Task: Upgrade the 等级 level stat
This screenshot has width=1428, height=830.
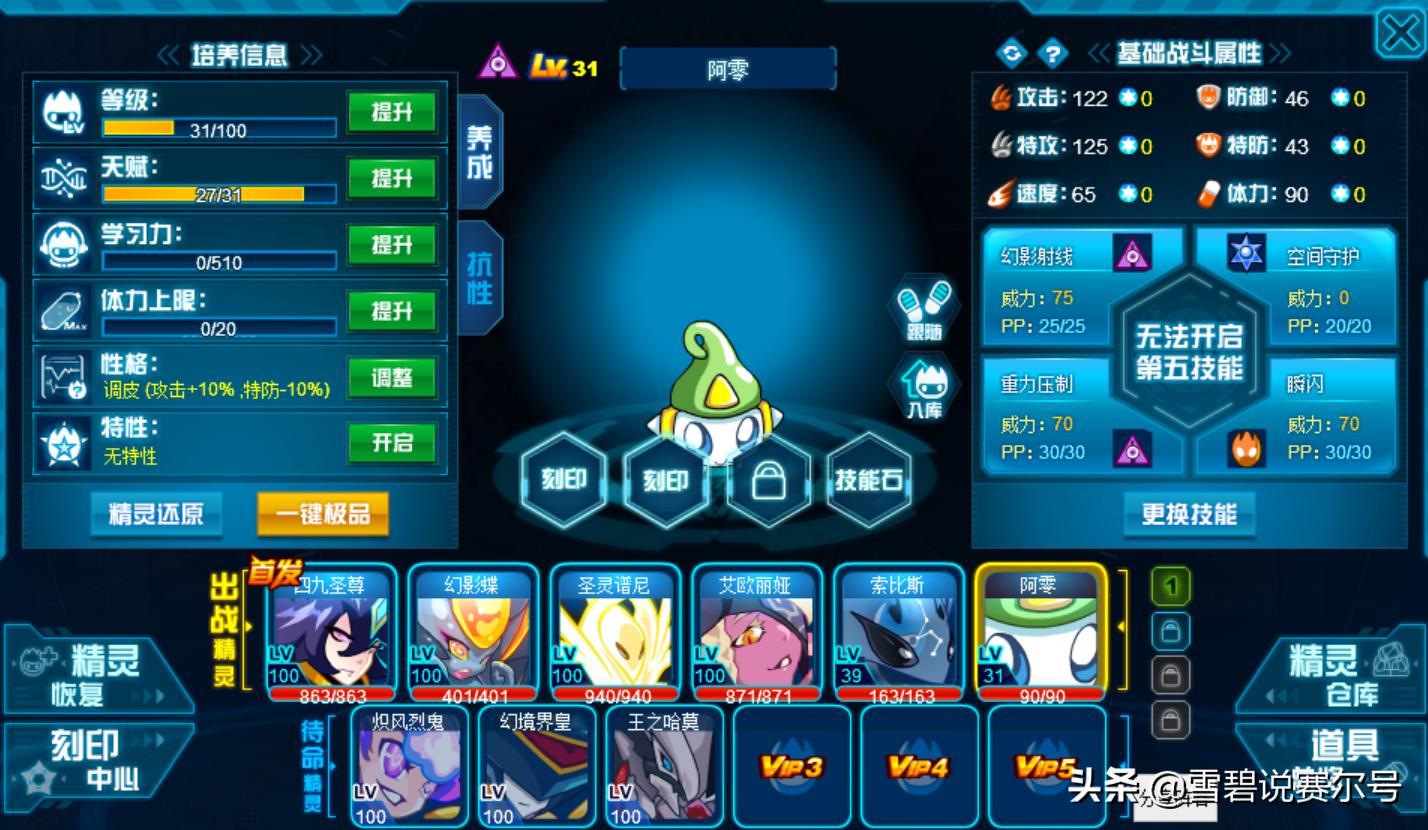Action: [392, 112]
